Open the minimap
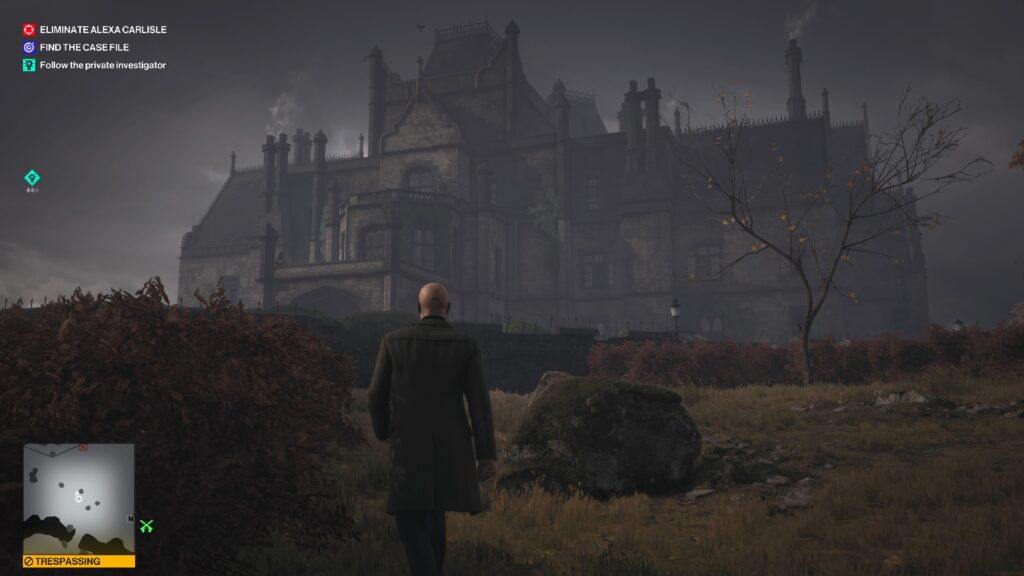Screen dimensions: 1024x576 point(79,498)
